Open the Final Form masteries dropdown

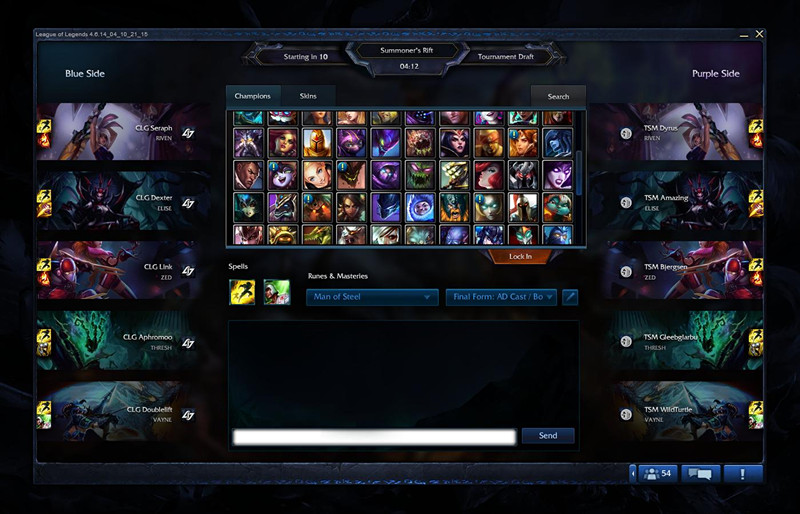point(502,297)
